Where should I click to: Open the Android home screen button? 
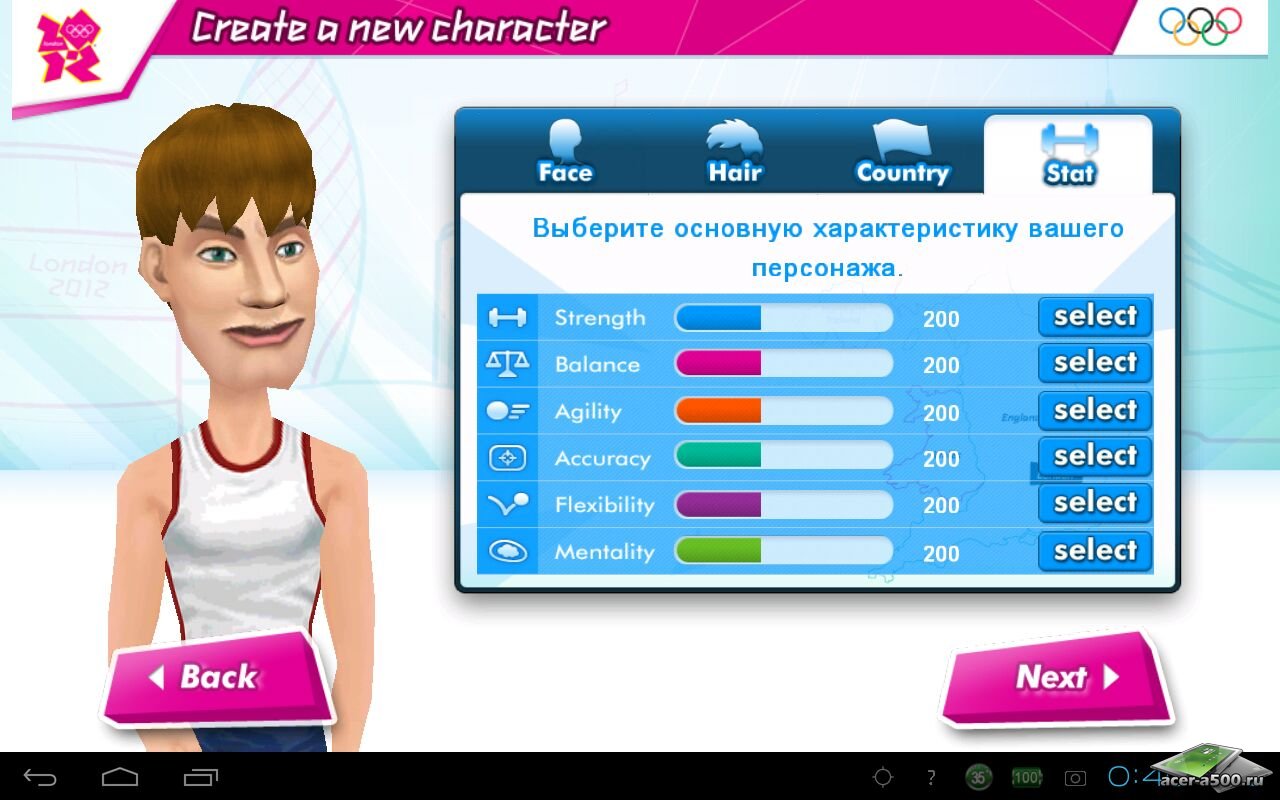tap(120, 777)
